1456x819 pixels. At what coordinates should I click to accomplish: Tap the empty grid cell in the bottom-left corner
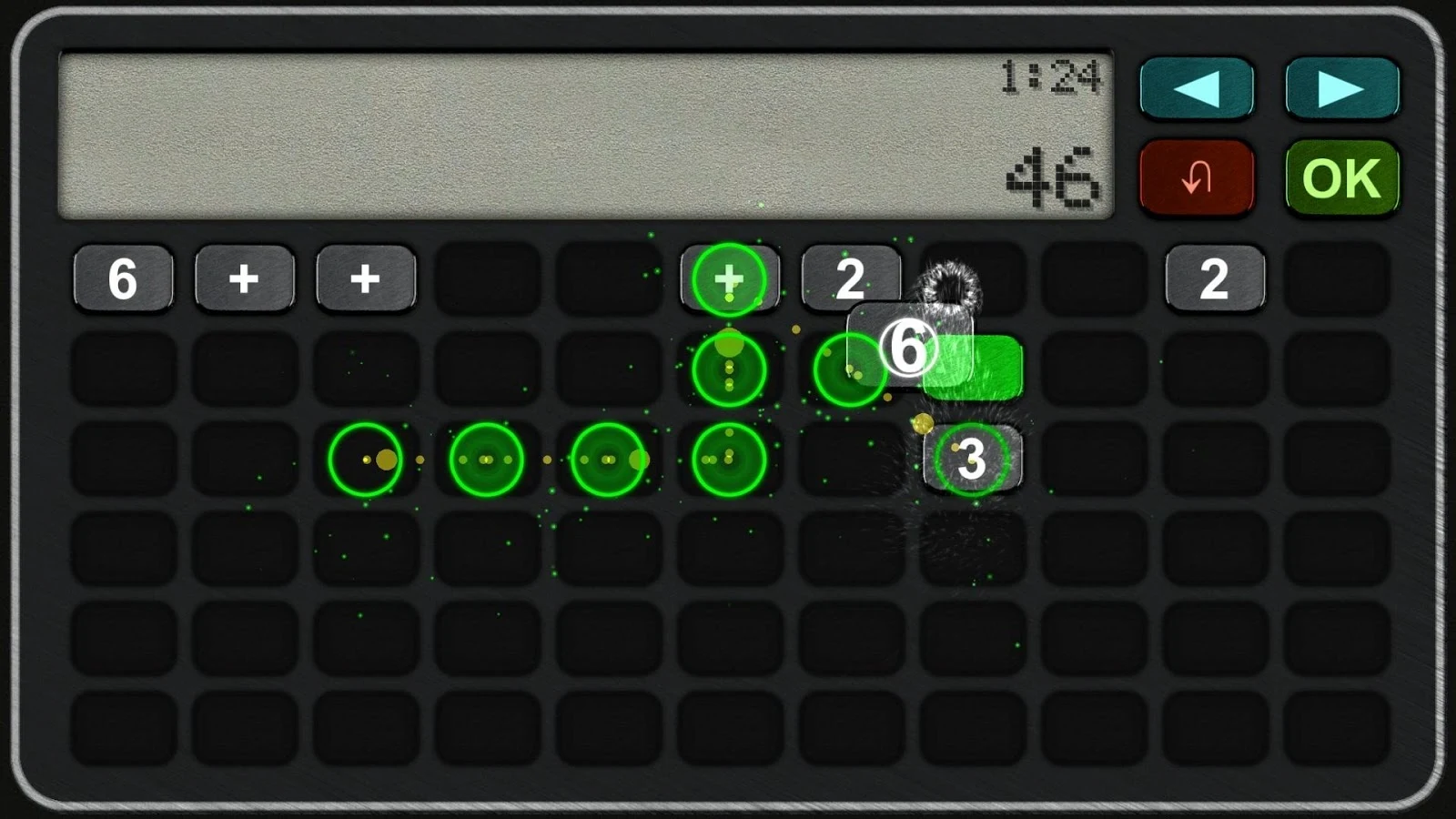(123, 728)
